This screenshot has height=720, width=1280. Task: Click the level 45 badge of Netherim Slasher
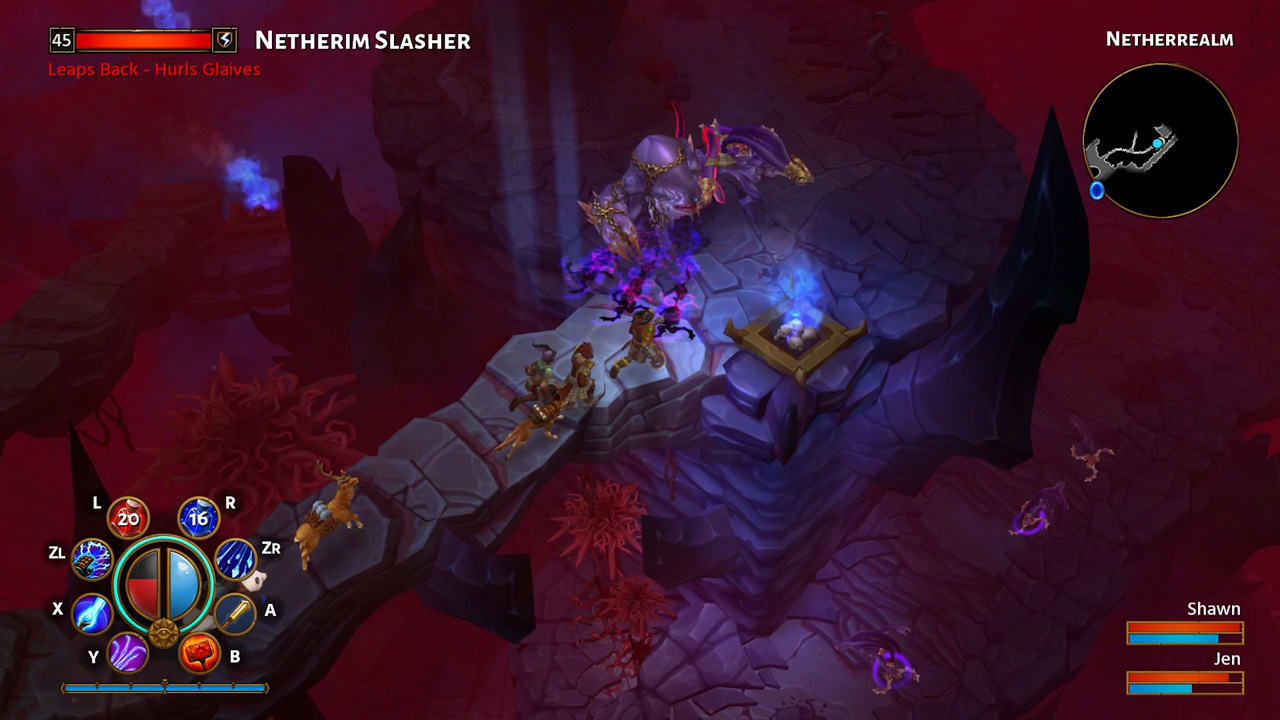[x=59, y=41]
